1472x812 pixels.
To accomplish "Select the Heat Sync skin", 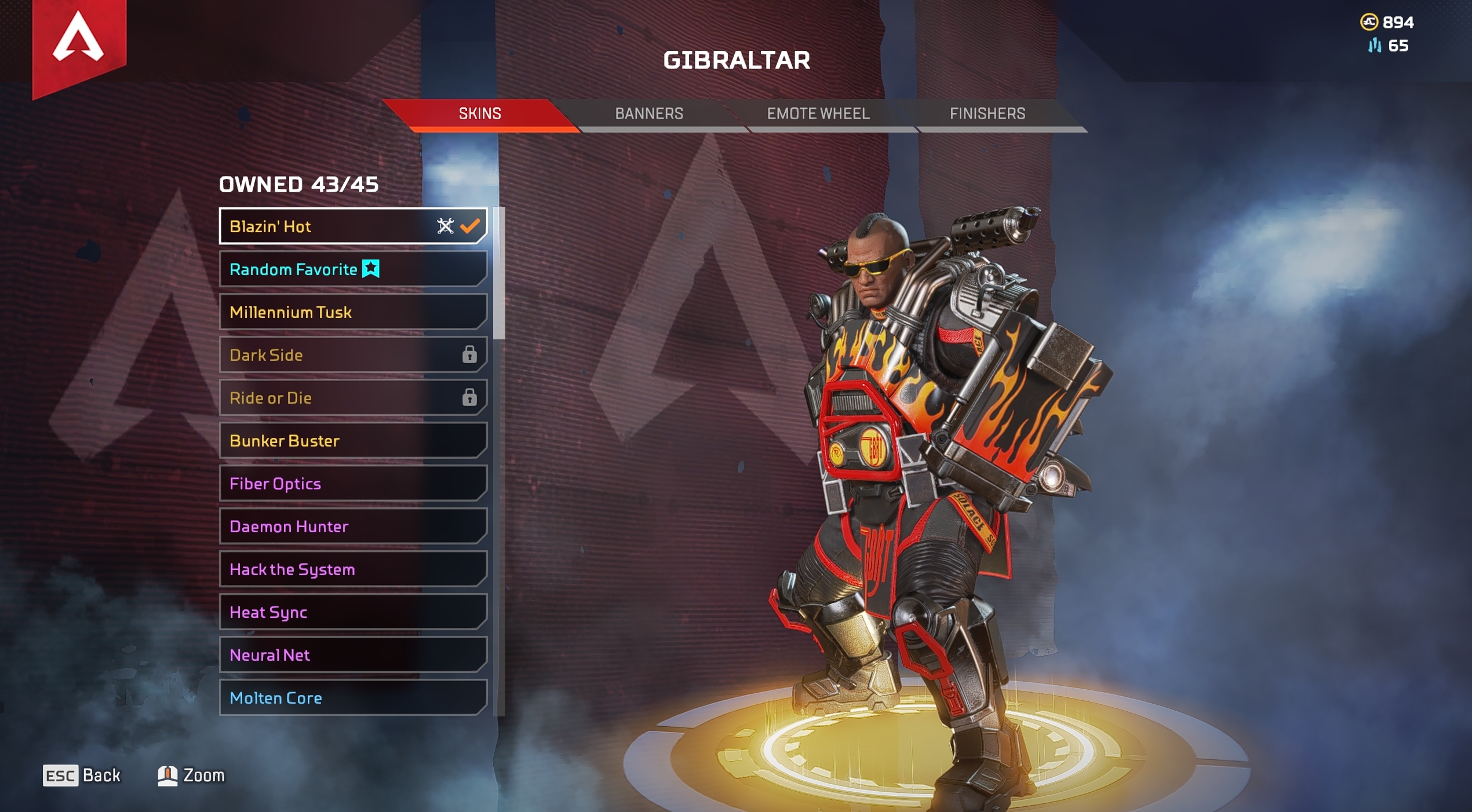I will coord(352,612).
